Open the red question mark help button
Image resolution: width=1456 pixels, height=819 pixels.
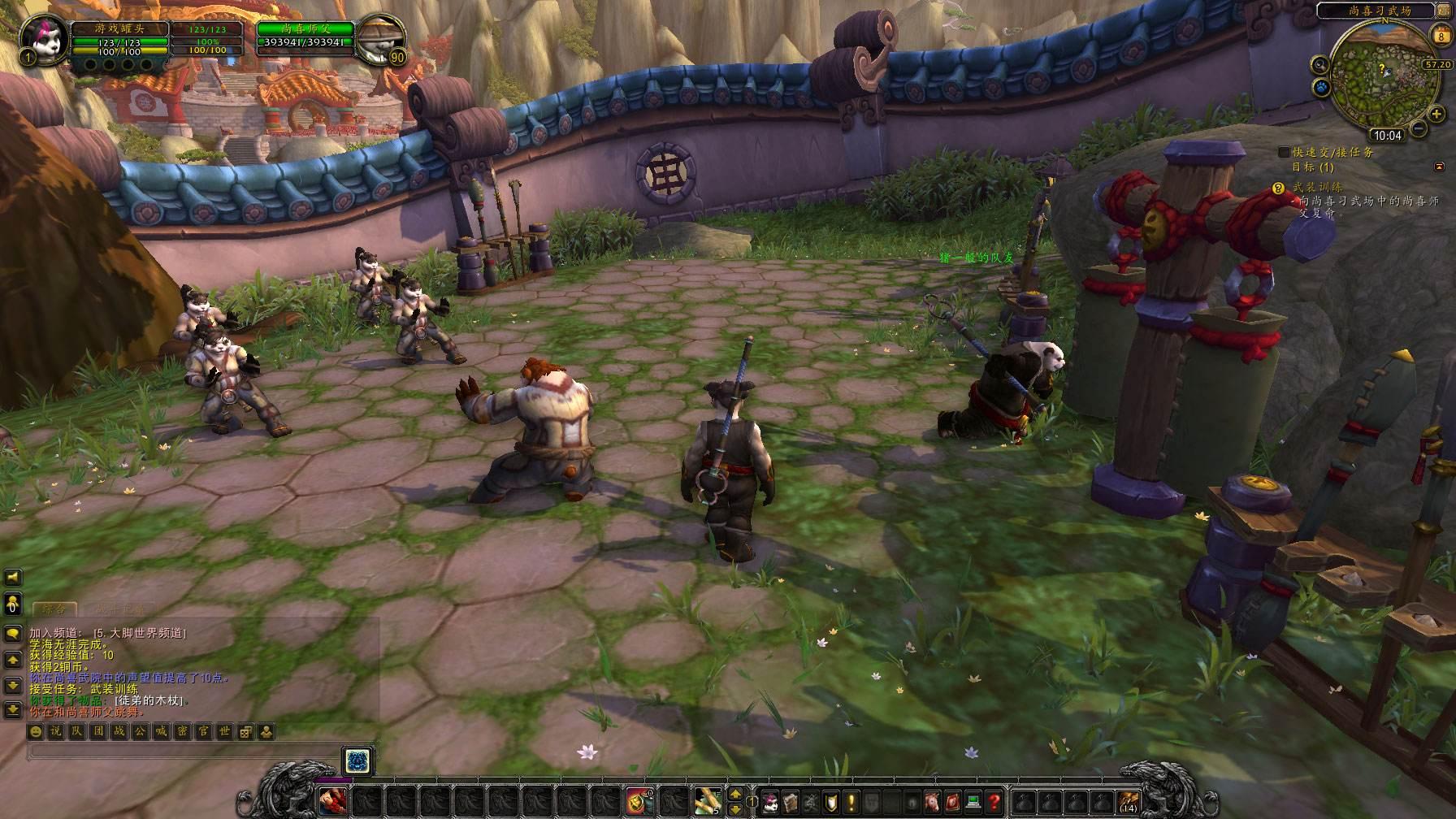tap(994, 801)
